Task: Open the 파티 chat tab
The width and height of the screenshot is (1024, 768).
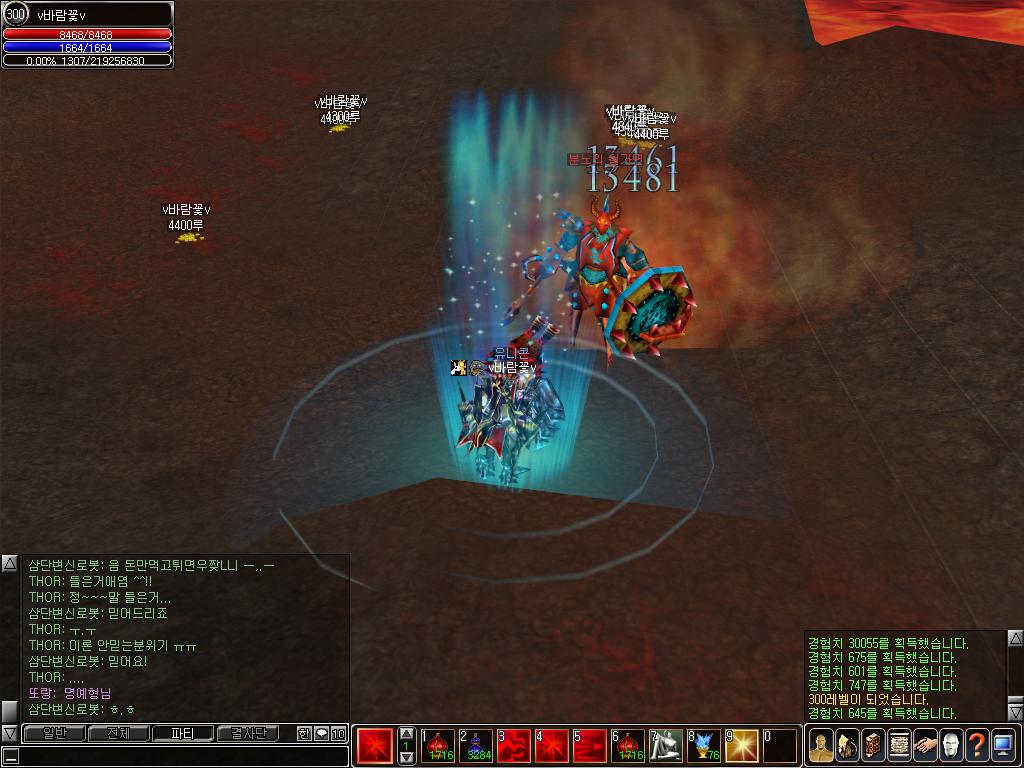Action: (183, 734)
